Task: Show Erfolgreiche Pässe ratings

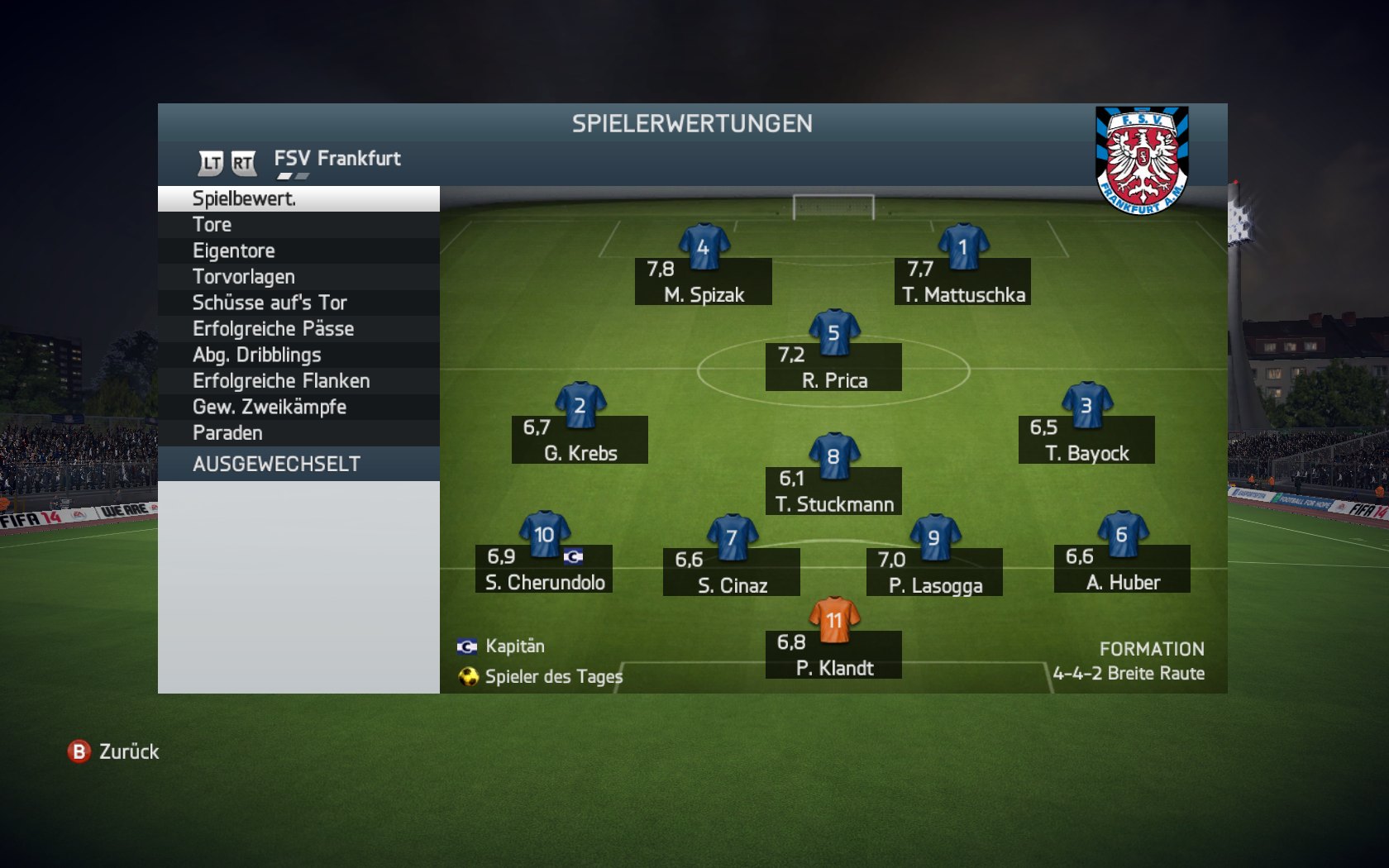Action: point(298,329)
